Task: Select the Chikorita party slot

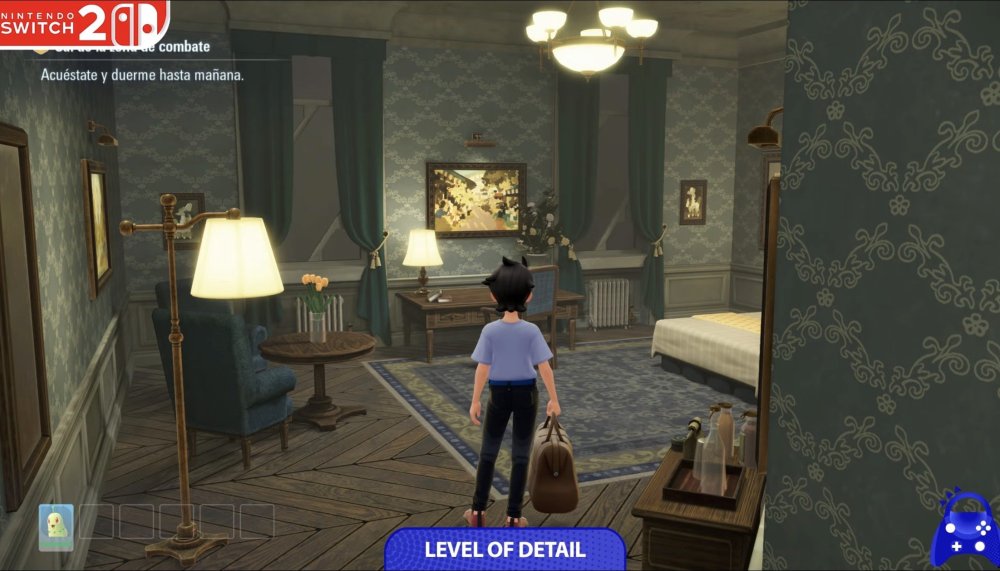Action: [x=56, y=525]
